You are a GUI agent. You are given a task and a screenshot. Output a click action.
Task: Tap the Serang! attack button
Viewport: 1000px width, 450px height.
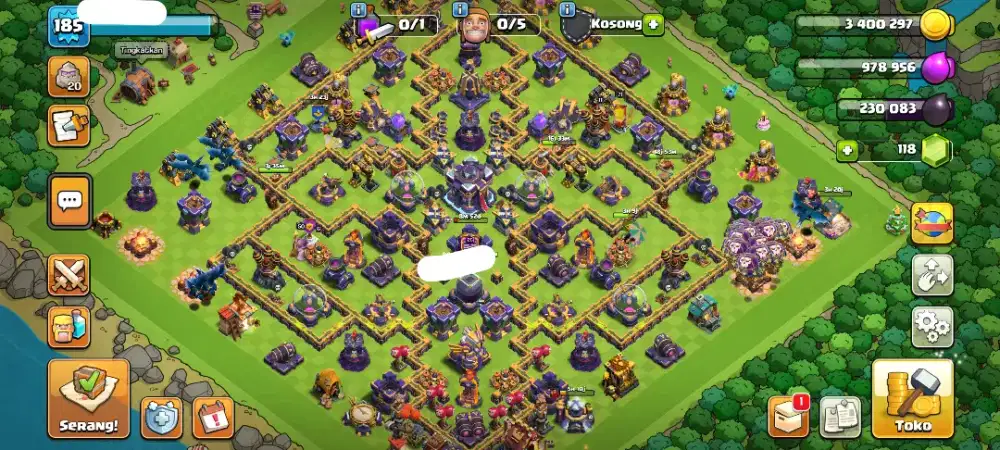pyautogui.click(x=88, y=398)
